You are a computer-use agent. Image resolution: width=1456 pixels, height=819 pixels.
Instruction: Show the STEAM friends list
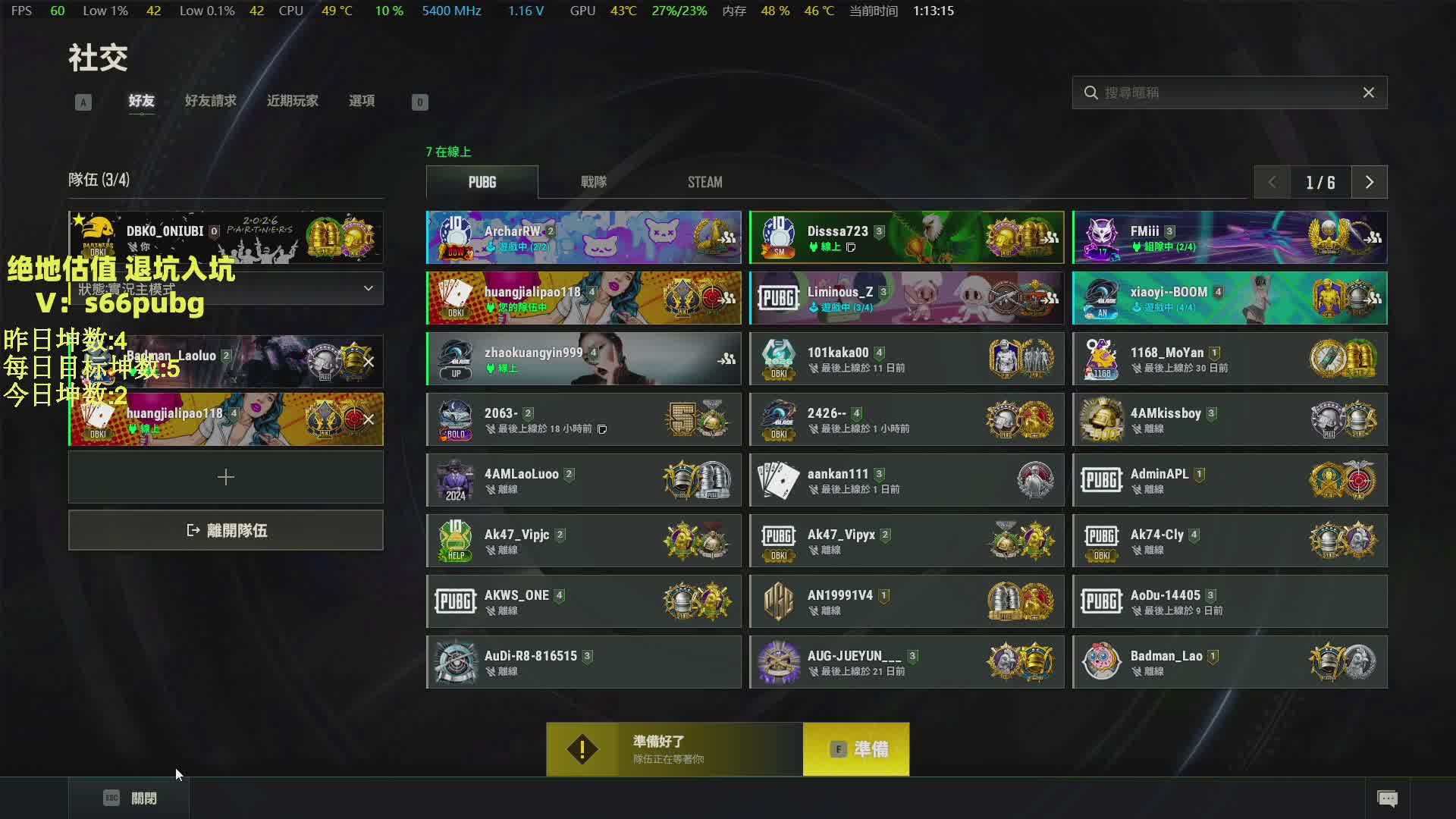(x=704, y=182)
